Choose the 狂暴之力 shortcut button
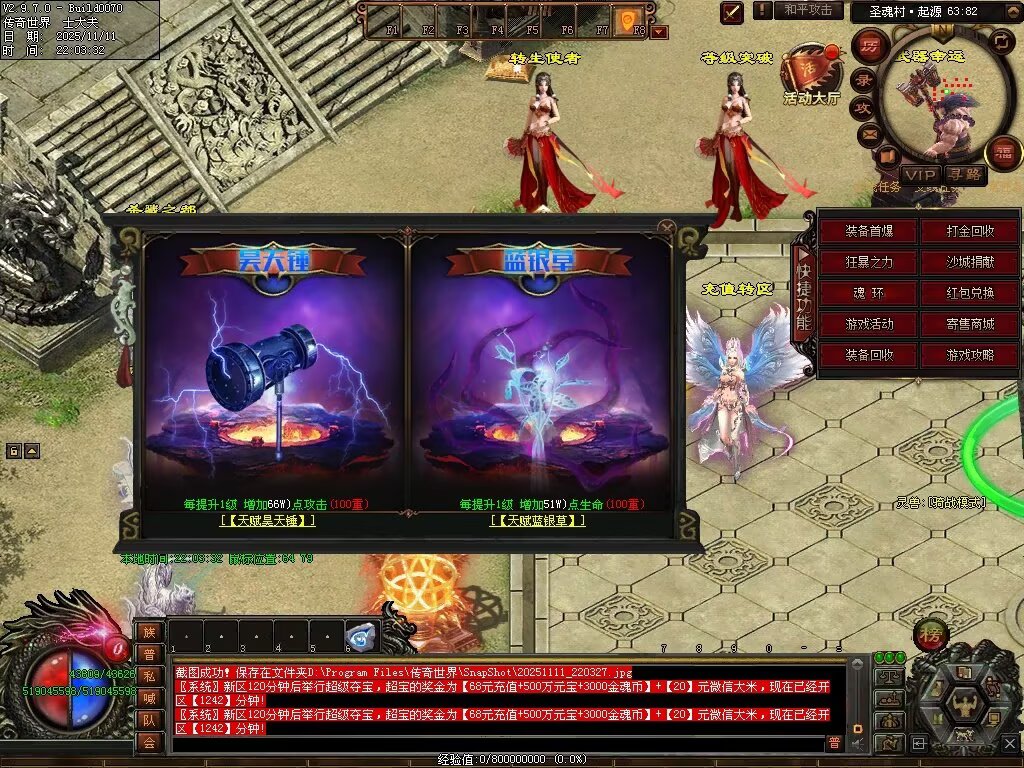 (x=869, y=263)
